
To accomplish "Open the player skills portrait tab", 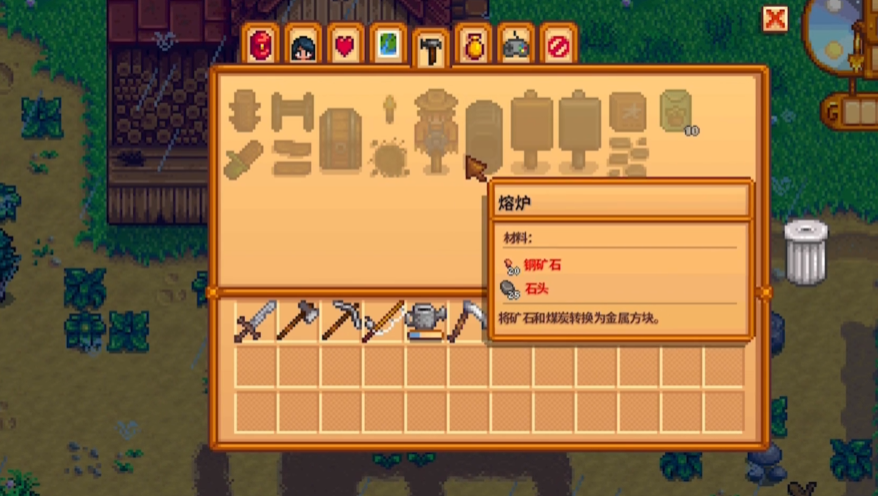I will [303, 47].
